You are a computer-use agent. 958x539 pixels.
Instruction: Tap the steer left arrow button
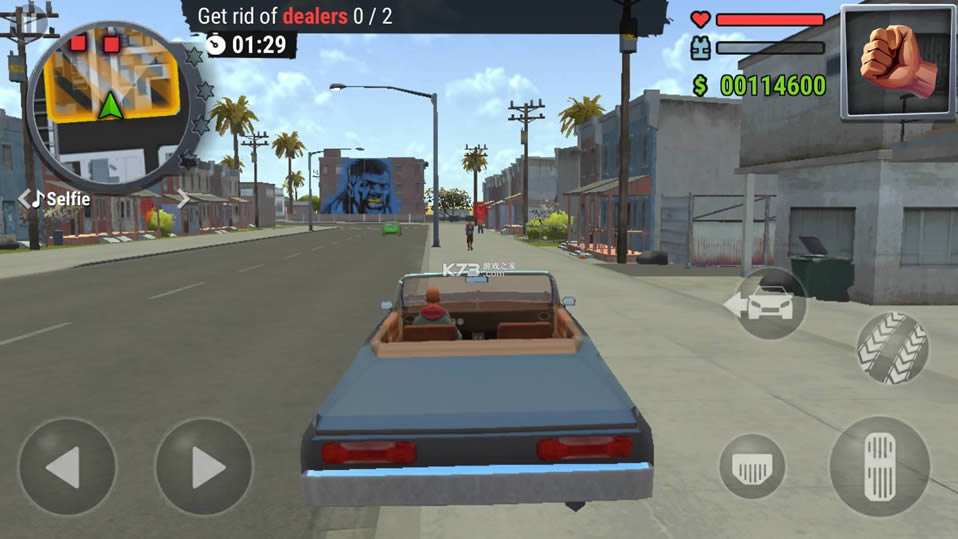point(67,466)
